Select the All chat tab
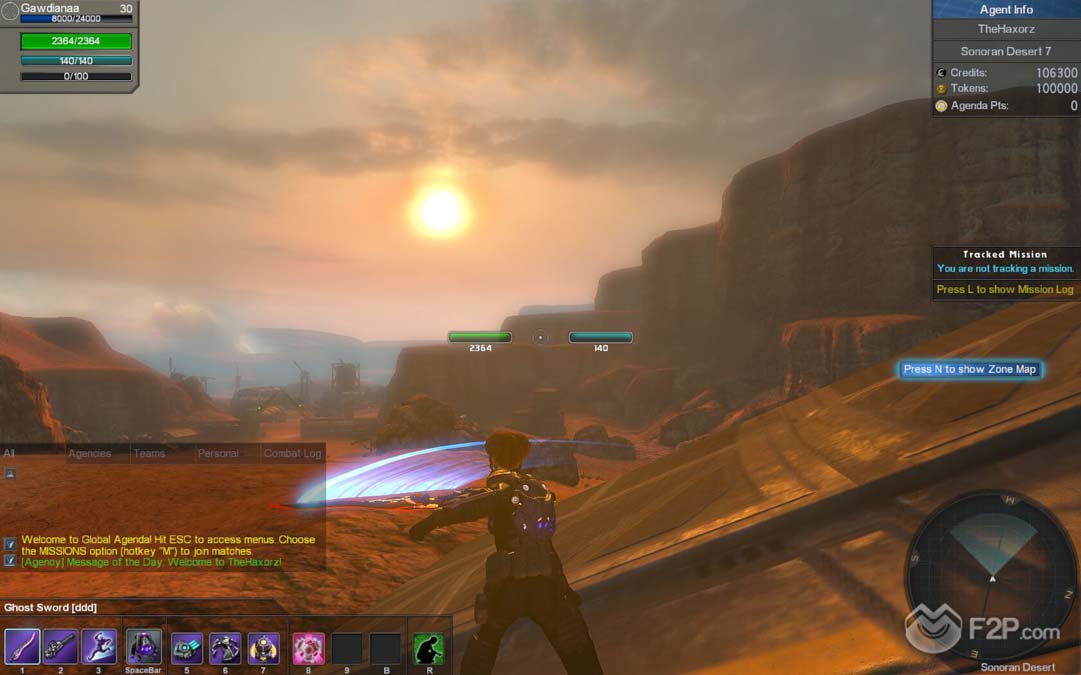Image resolution: width=1081 pixels, height=675 pixels. [9, 454]
